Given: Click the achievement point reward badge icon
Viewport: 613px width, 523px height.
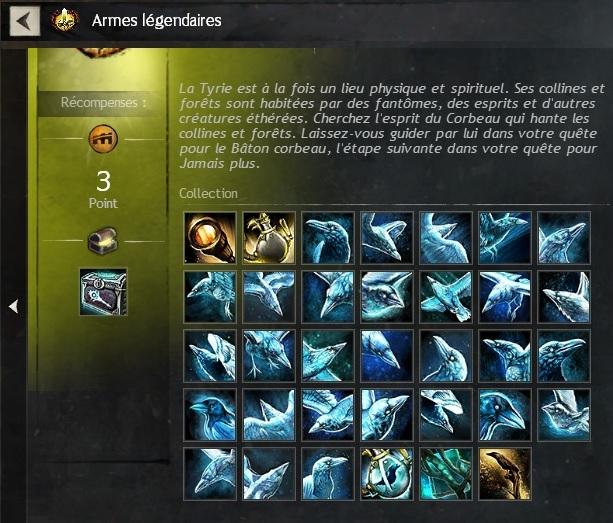Looking at the screenshot, I should [x=103, y=137].
